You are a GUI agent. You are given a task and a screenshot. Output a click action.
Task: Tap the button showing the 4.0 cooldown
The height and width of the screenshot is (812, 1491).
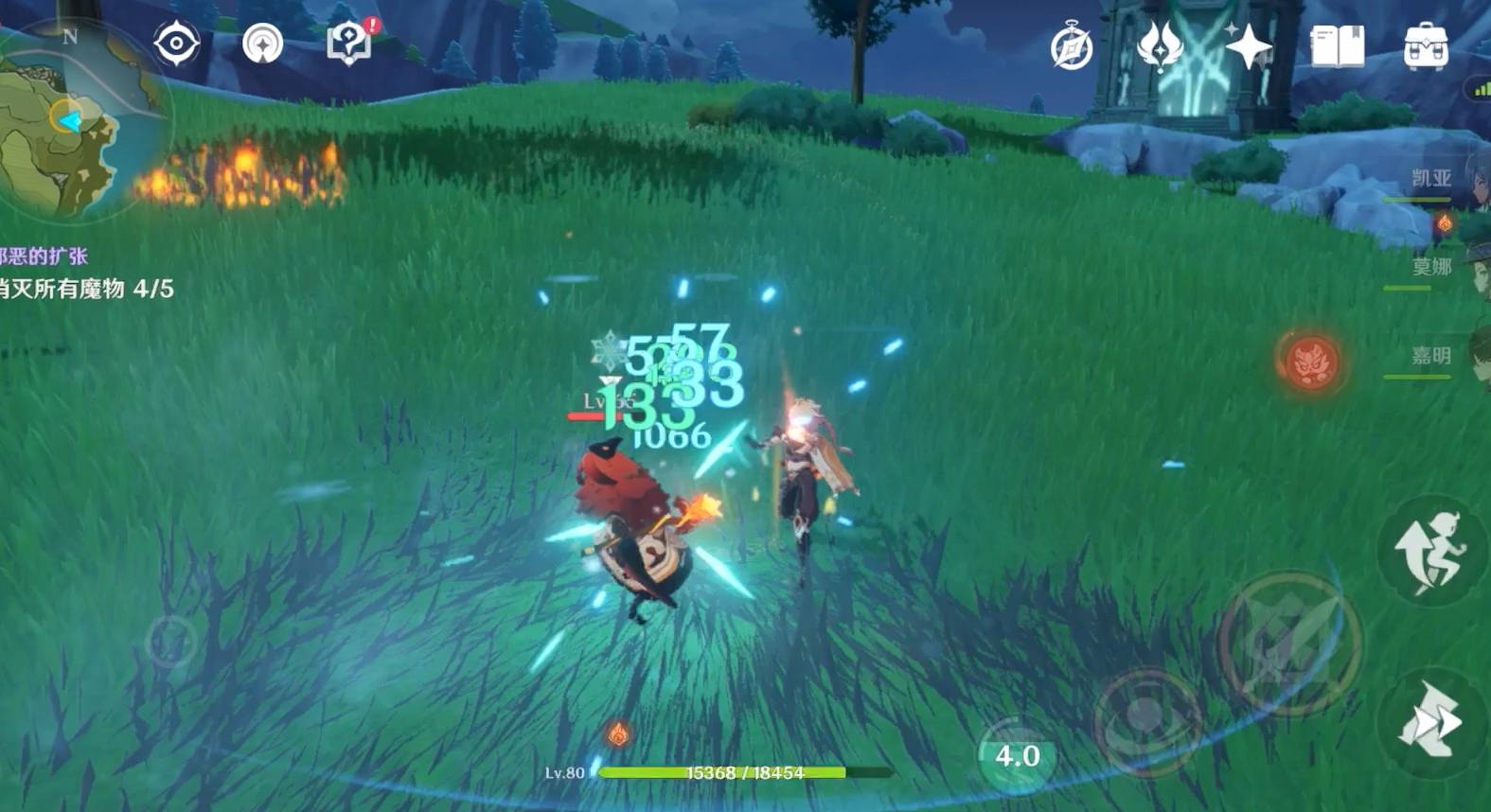click(1017, 755)
